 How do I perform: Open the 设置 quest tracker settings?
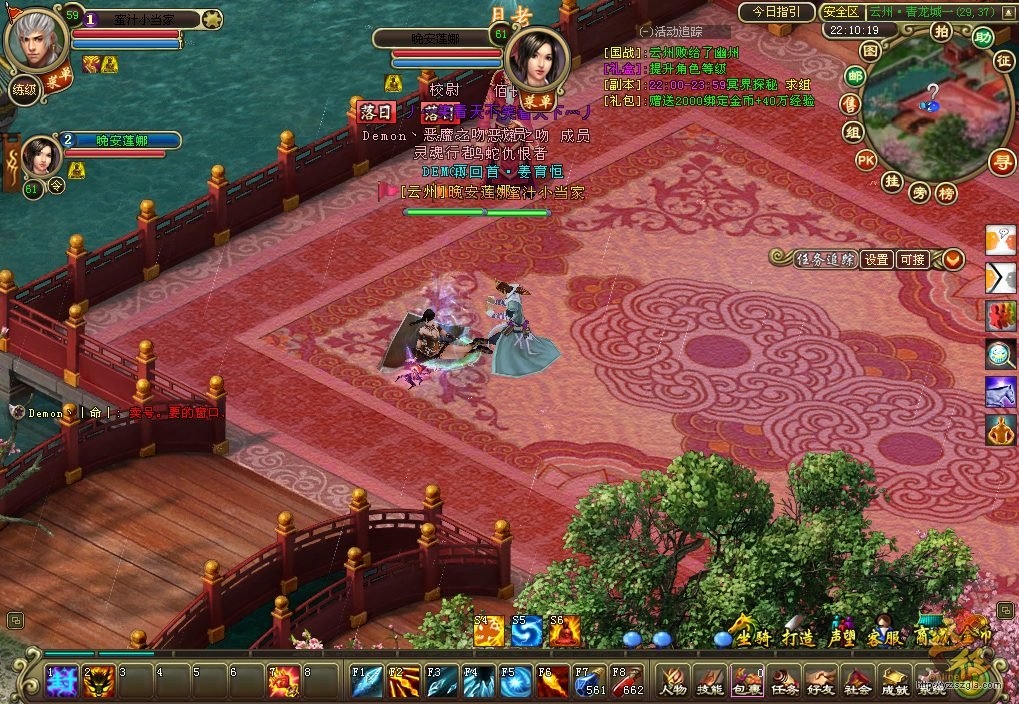(876, 259)
